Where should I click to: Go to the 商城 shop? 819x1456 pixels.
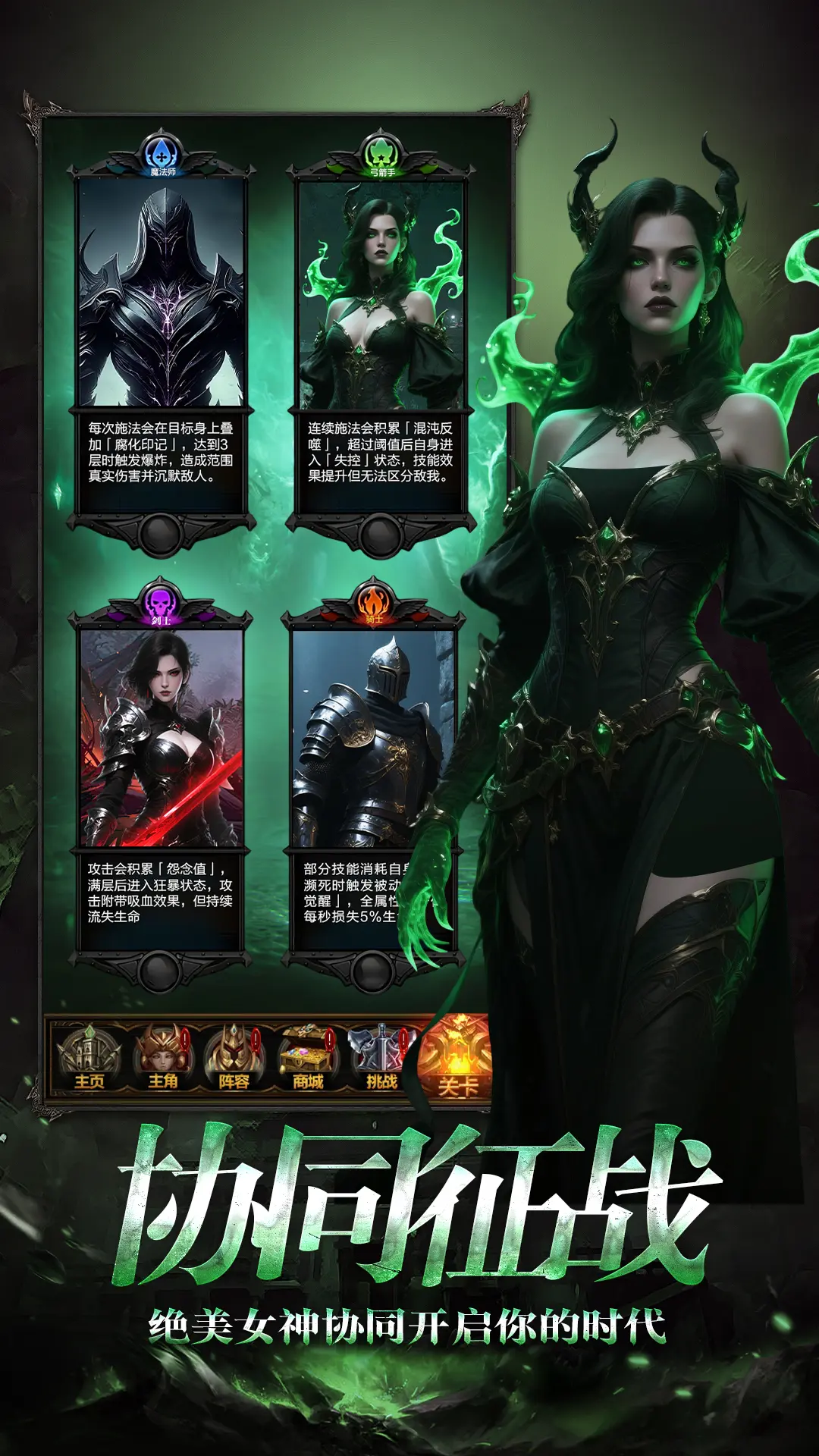[x=308, y=1058]
